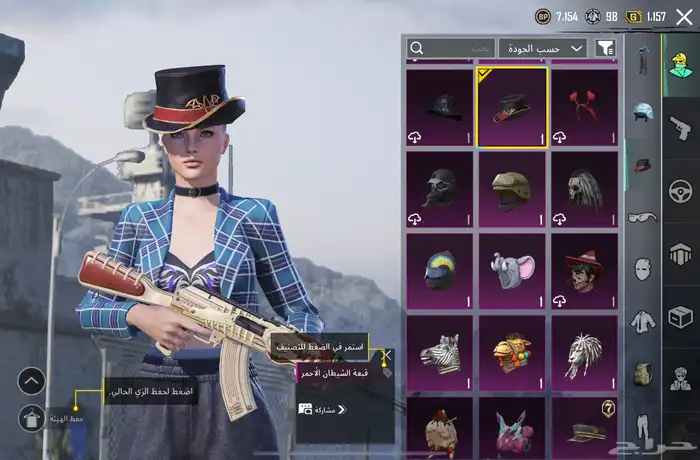Switch to the backpack category

coord(642,375)
